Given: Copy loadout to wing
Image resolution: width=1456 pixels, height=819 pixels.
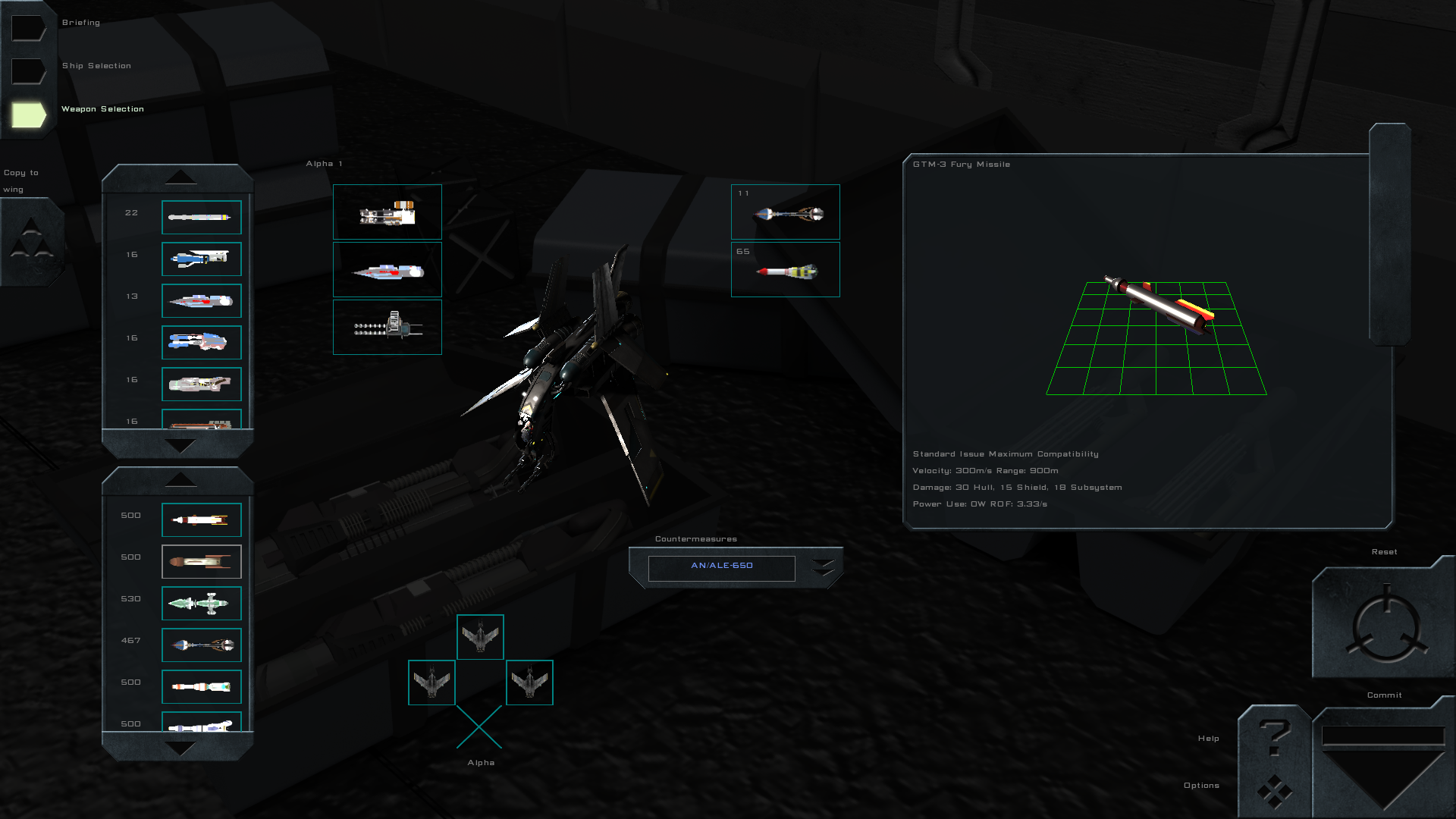Looking at the screenshot, I should [31, 241].
